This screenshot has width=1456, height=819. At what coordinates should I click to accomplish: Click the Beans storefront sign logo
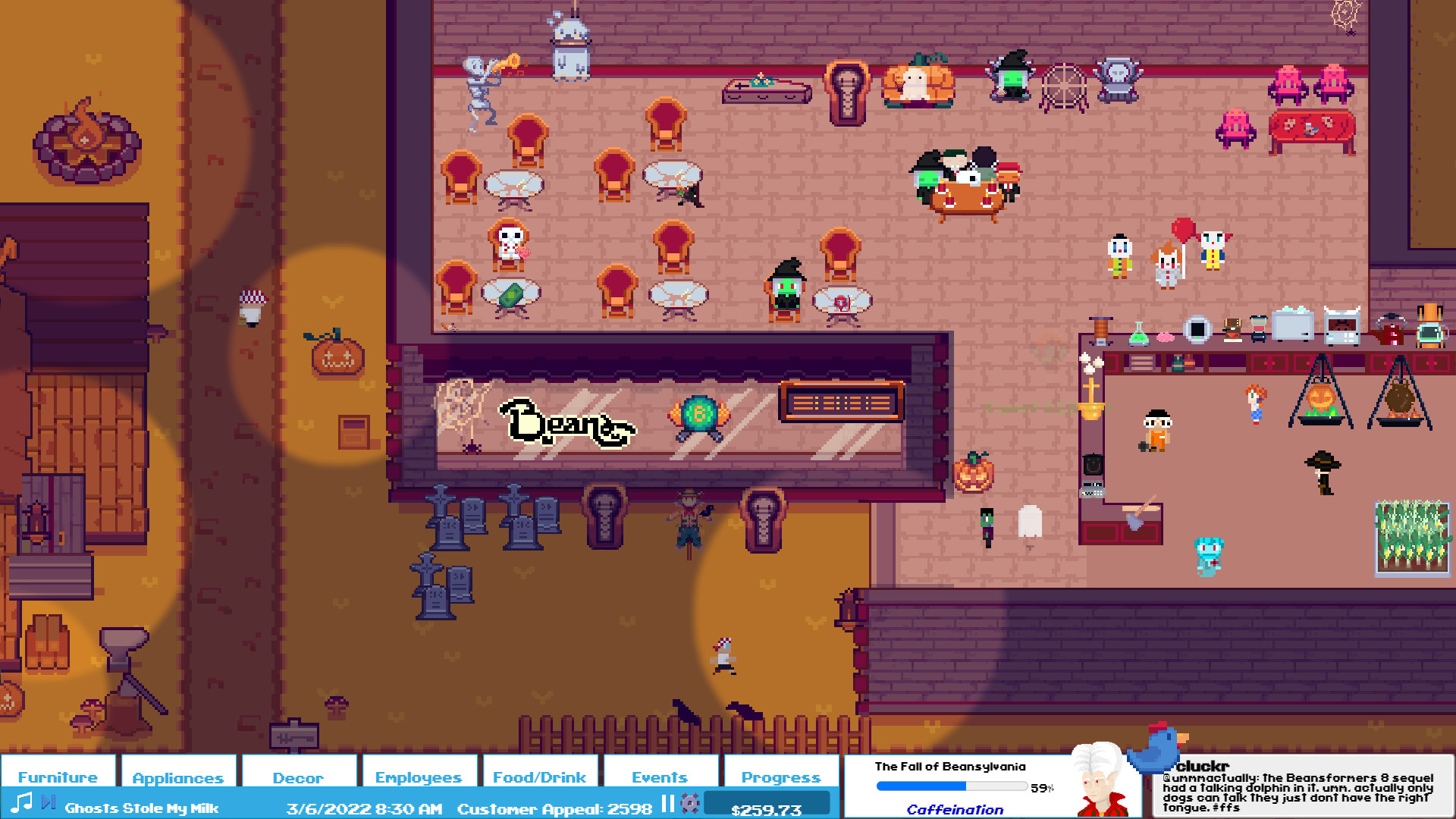565,422
